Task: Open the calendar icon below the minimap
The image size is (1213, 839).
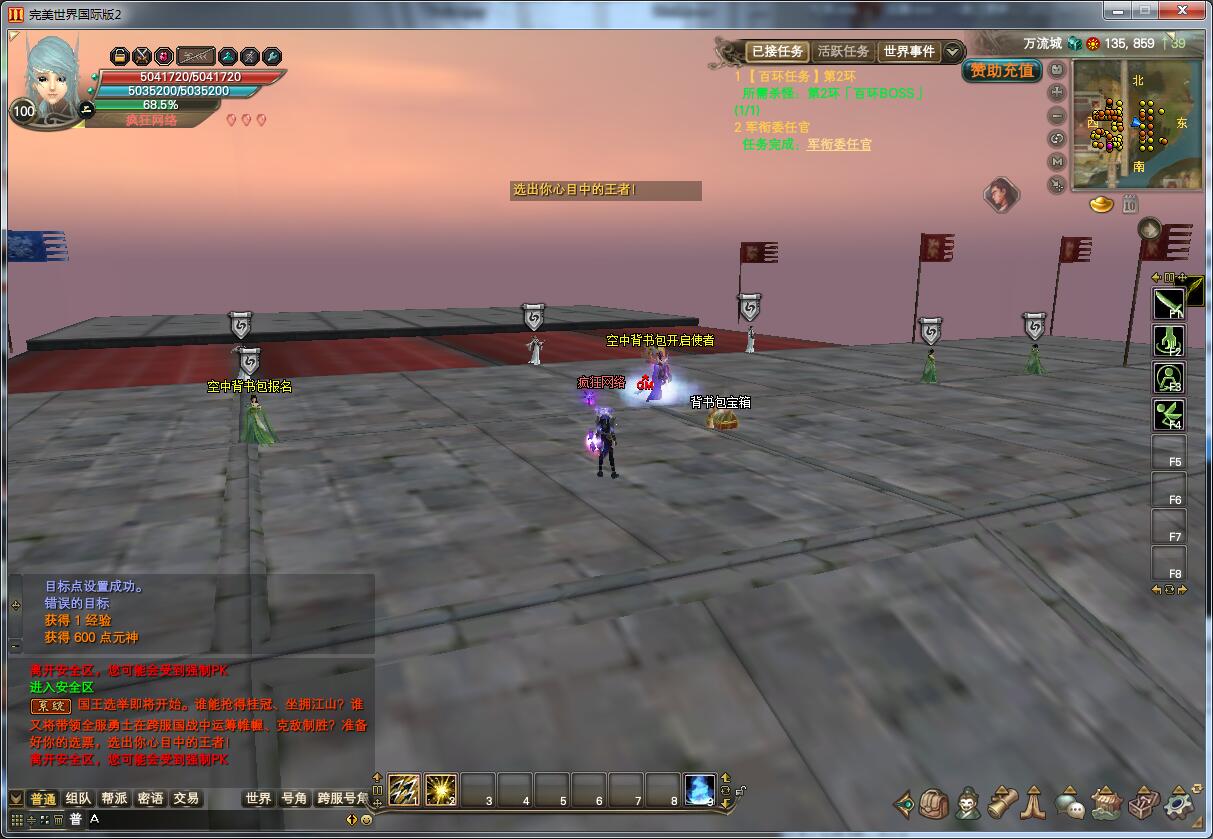Action: pyautogui.click(x=1129, y=205)
